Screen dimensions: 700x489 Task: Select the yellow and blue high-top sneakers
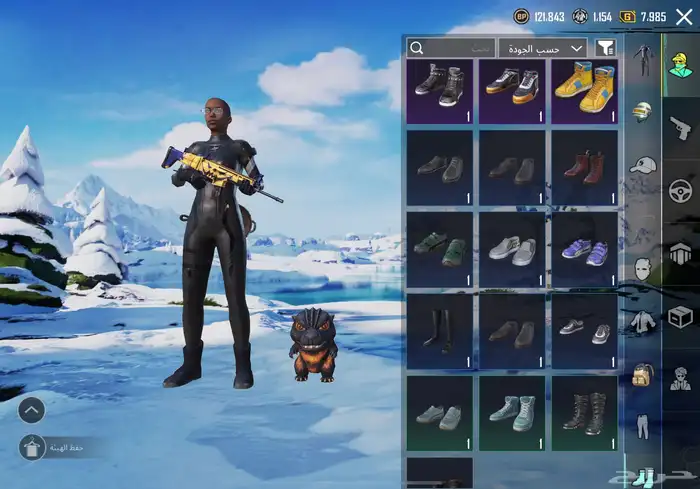coord(584,90)
